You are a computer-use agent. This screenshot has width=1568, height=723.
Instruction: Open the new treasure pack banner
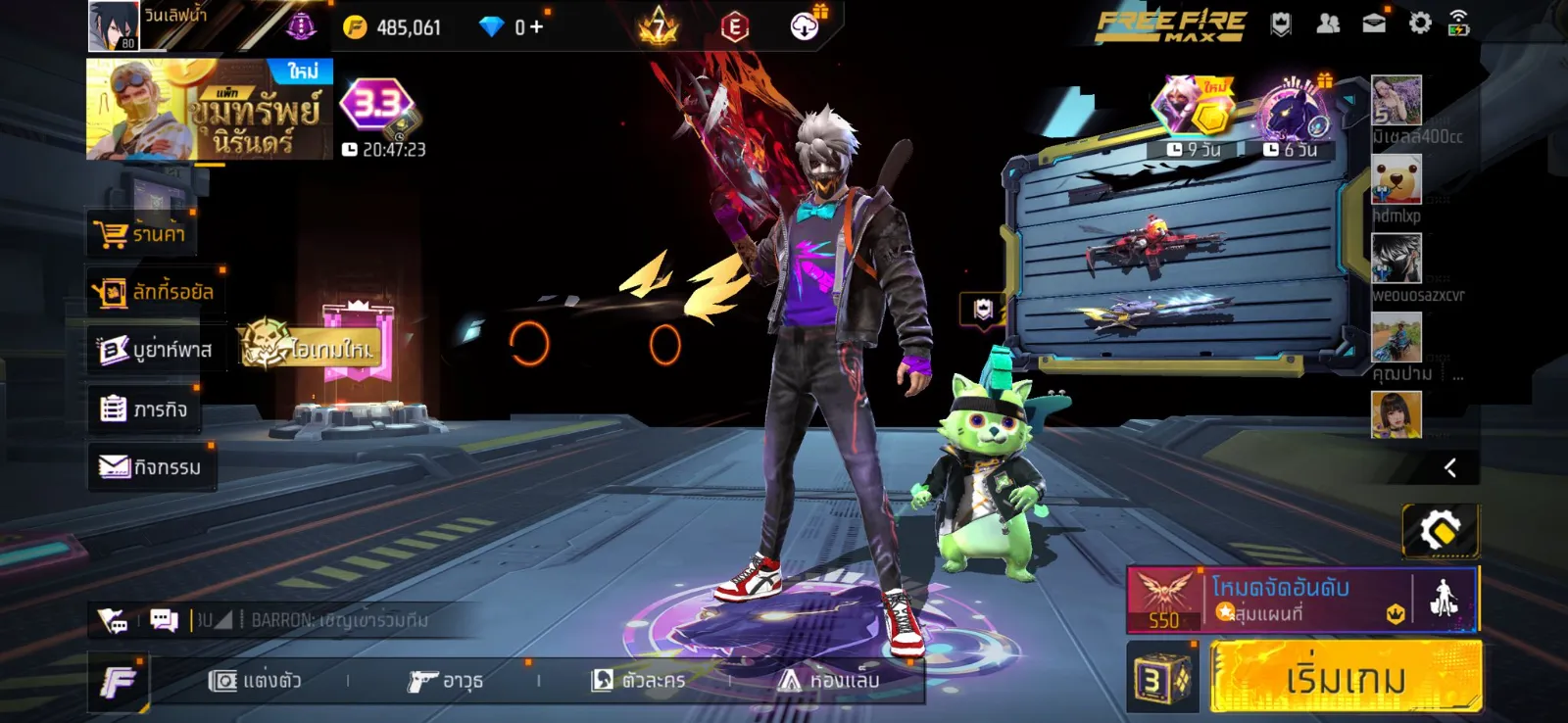(x=209, y=110)
